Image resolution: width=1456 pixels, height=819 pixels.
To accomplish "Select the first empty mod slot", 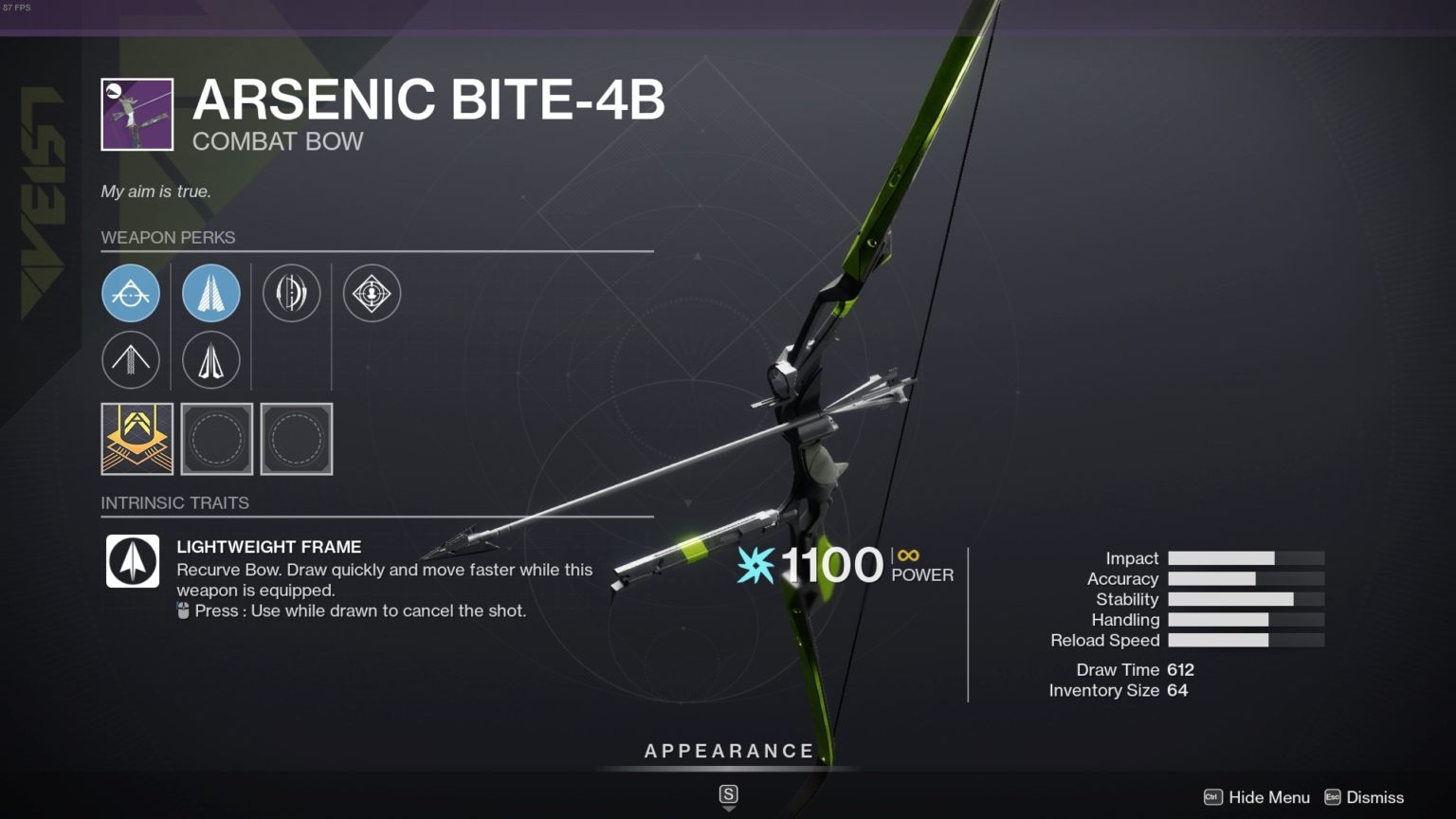I will pos(216,439).
